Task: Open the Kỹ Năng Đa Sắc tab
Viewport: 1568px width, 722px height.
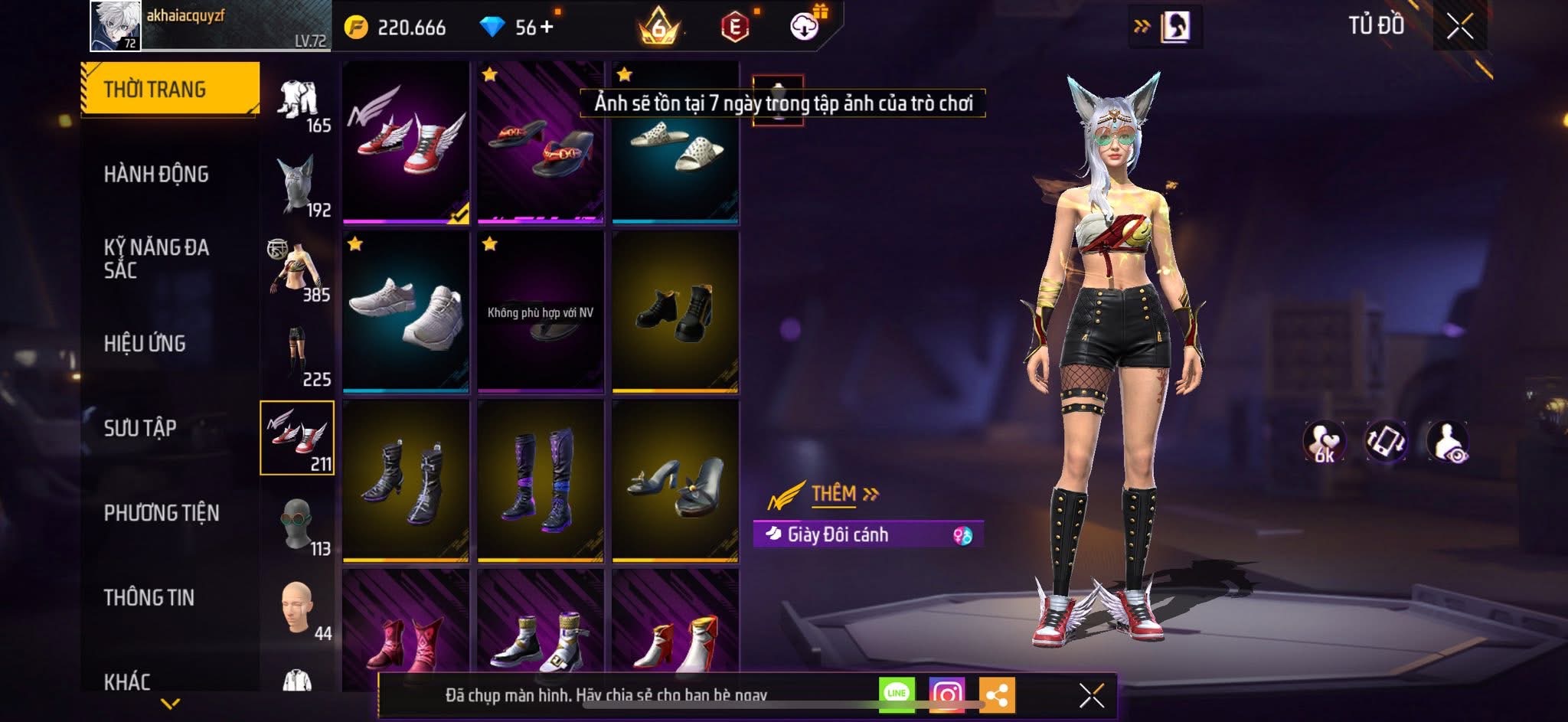Action: (x=156, y=259)
